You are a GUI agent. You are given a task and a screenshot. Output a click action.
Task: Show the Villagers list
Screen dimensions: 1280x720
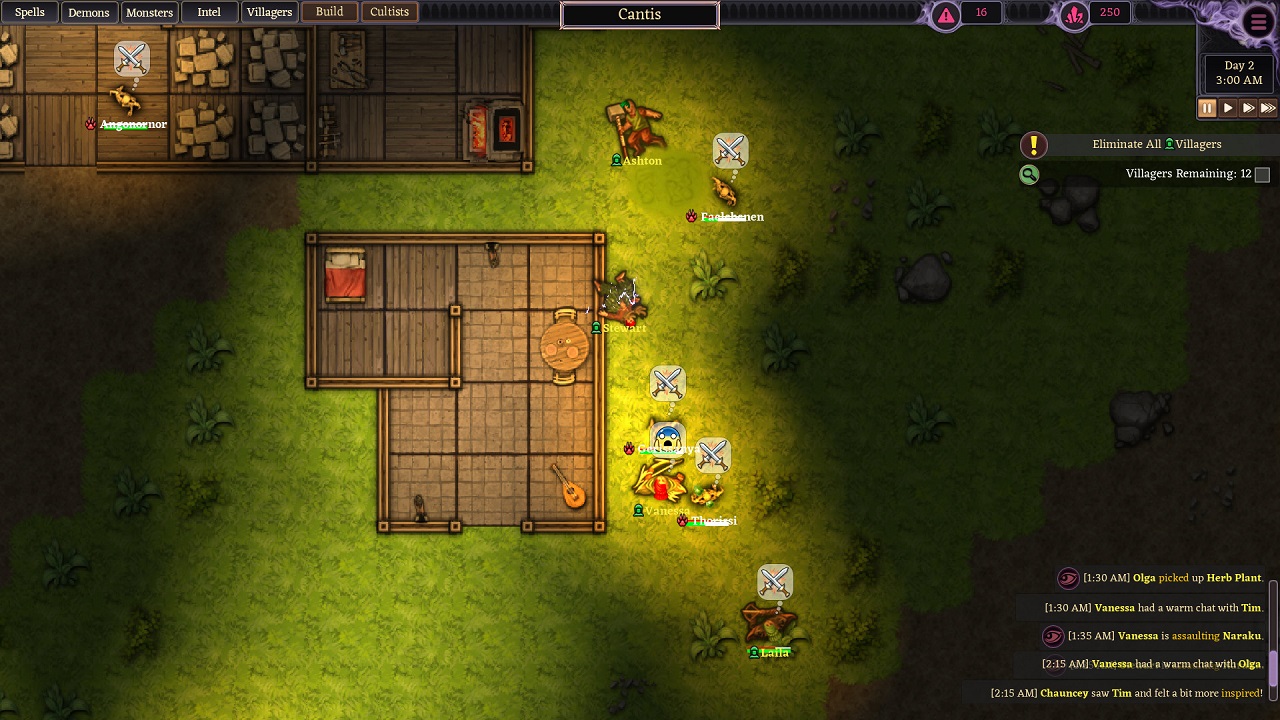click(269, 12)
